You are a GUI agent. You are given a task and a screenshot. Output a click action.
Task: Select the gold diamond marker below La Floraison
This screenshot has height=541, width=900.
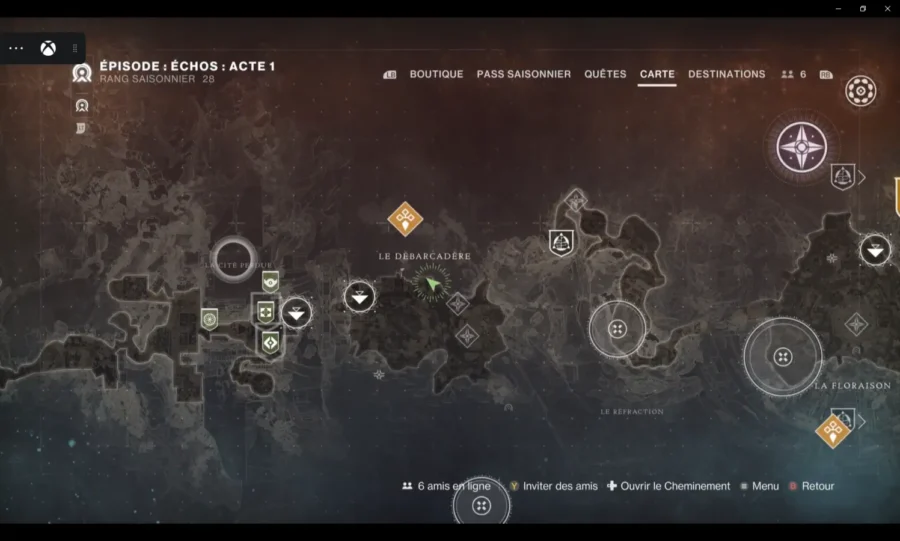832,431
